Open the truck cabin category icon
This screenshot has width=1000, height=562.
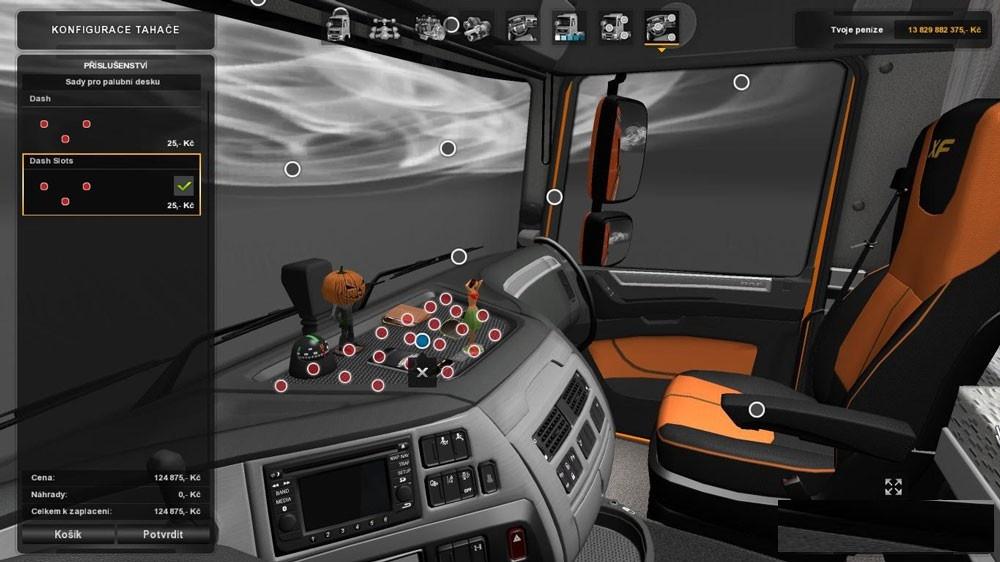[x=339, y=25]
